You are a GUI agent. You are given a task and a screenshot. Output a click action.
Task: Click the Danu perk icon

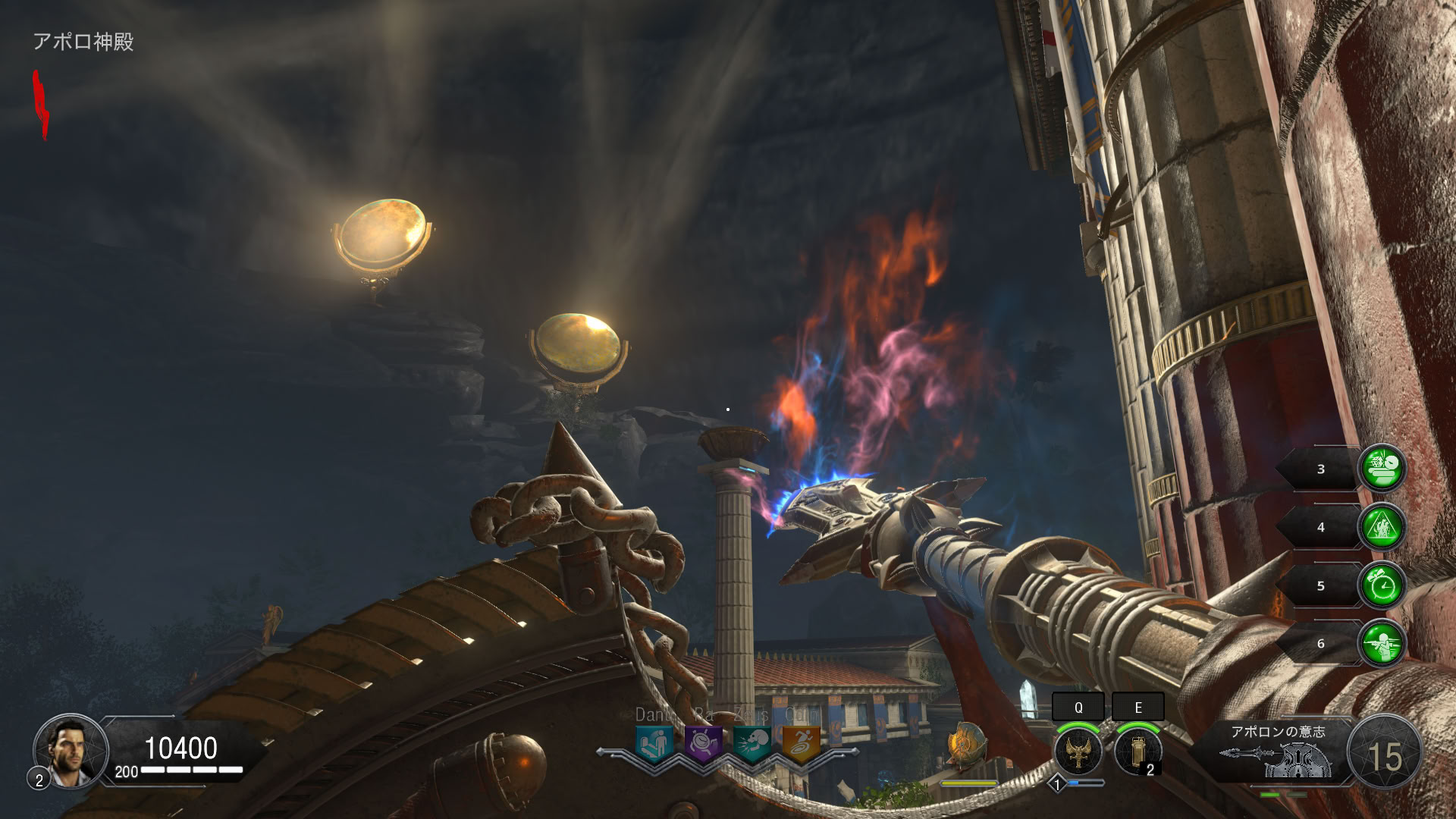[654, 744]
